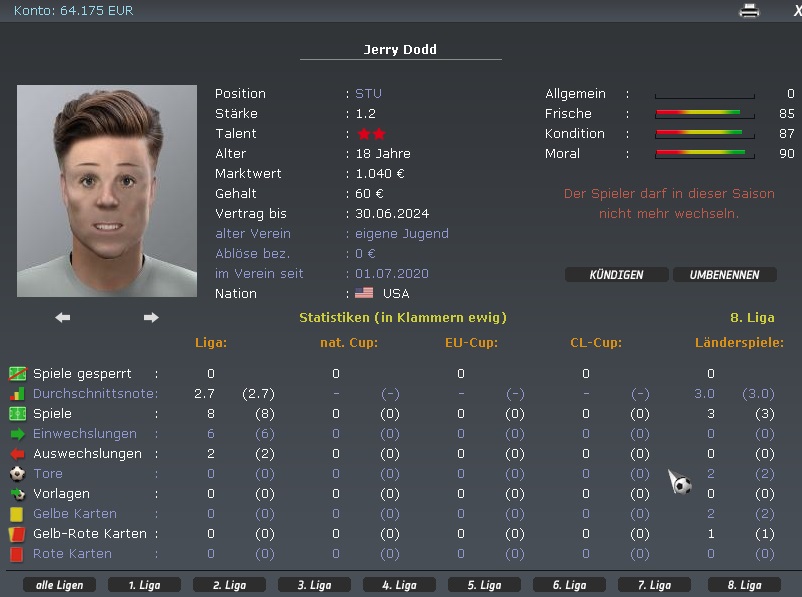Screen dimensions: 802x597
Task: Click Jerry Dodd's portrait image
Action: (107, 191)
